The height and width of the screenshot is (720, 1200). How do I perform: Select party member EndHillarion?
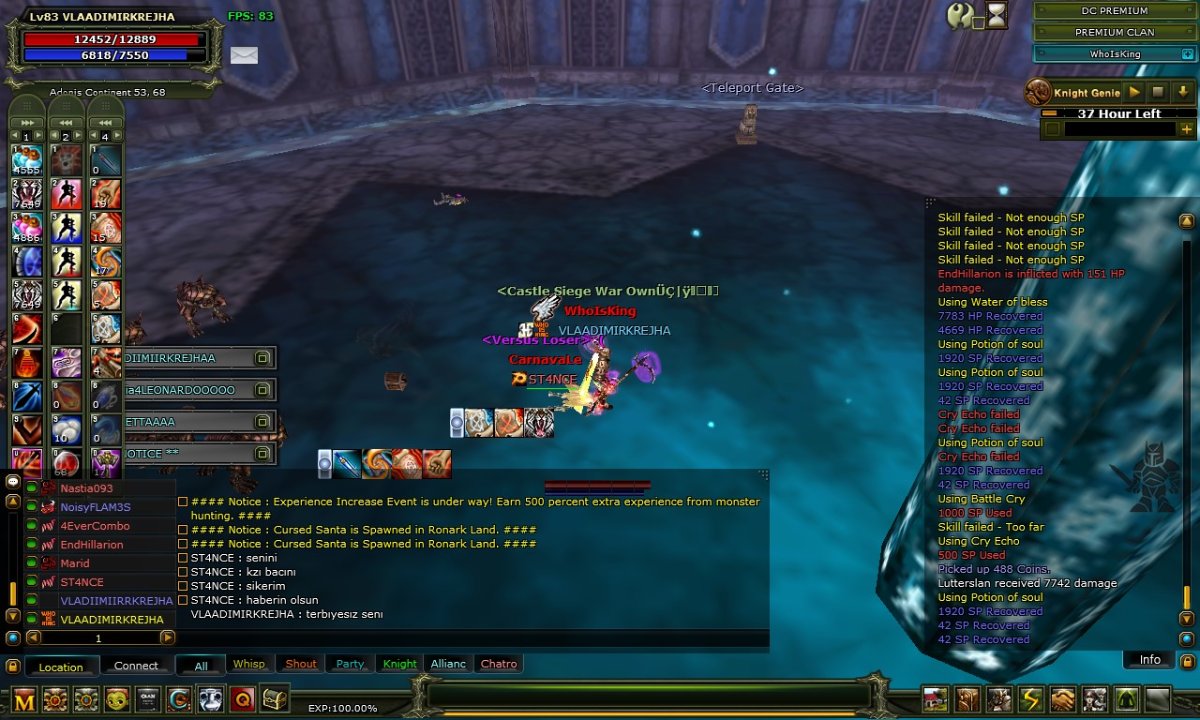pos(91,545)
